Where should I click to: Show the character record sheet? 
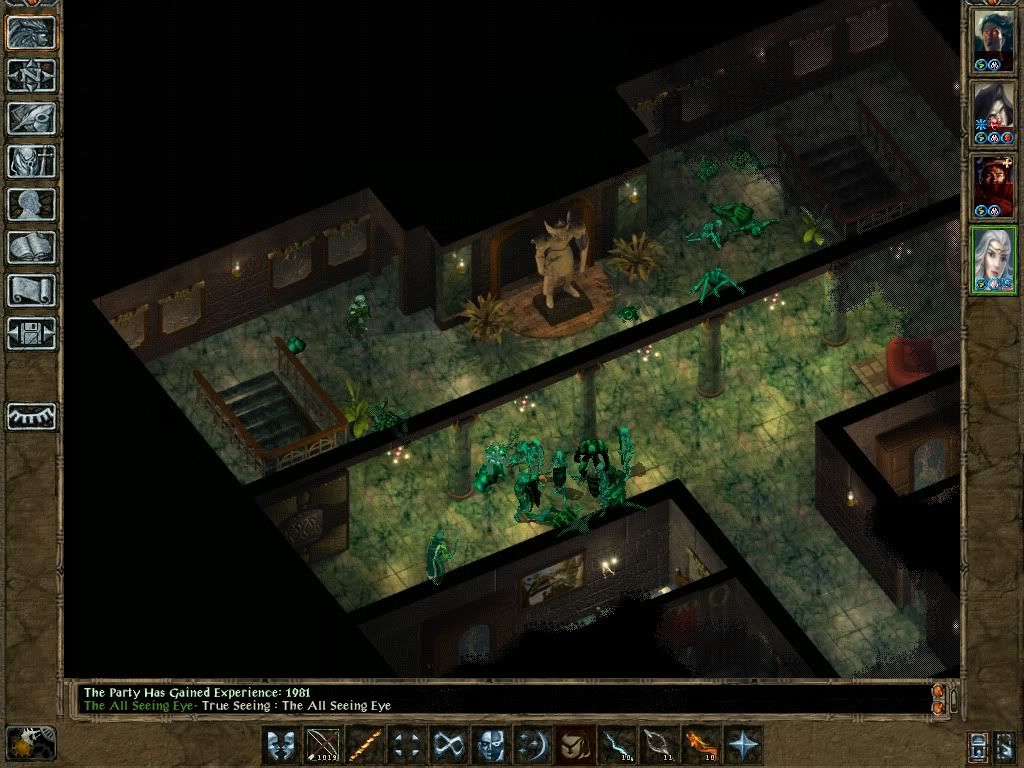pyautogui.click(x=30, y=204)
